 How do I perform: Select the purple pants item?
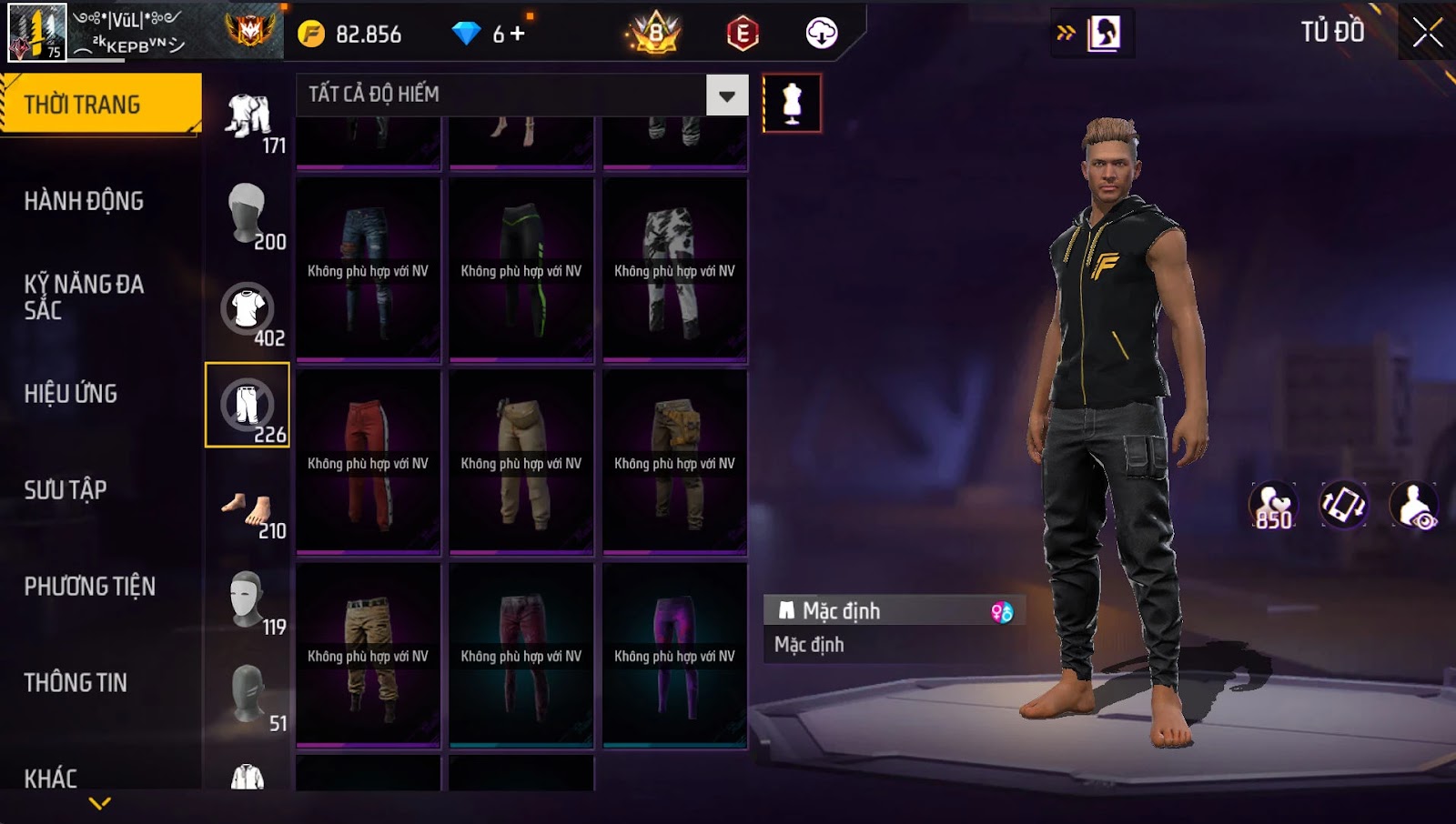674,654
